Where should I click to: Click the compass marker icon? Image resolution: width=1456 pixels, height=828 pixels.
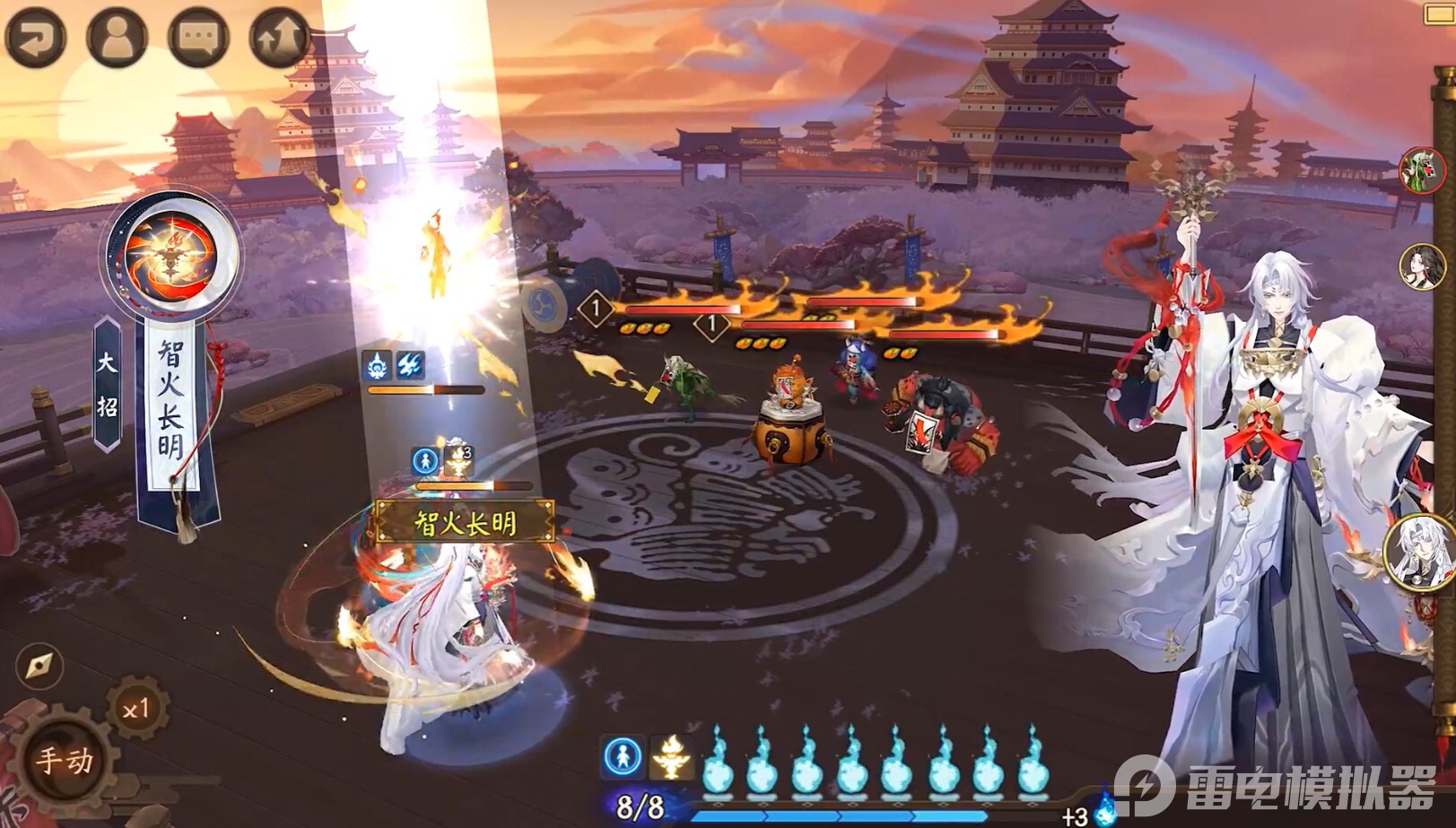39,666
